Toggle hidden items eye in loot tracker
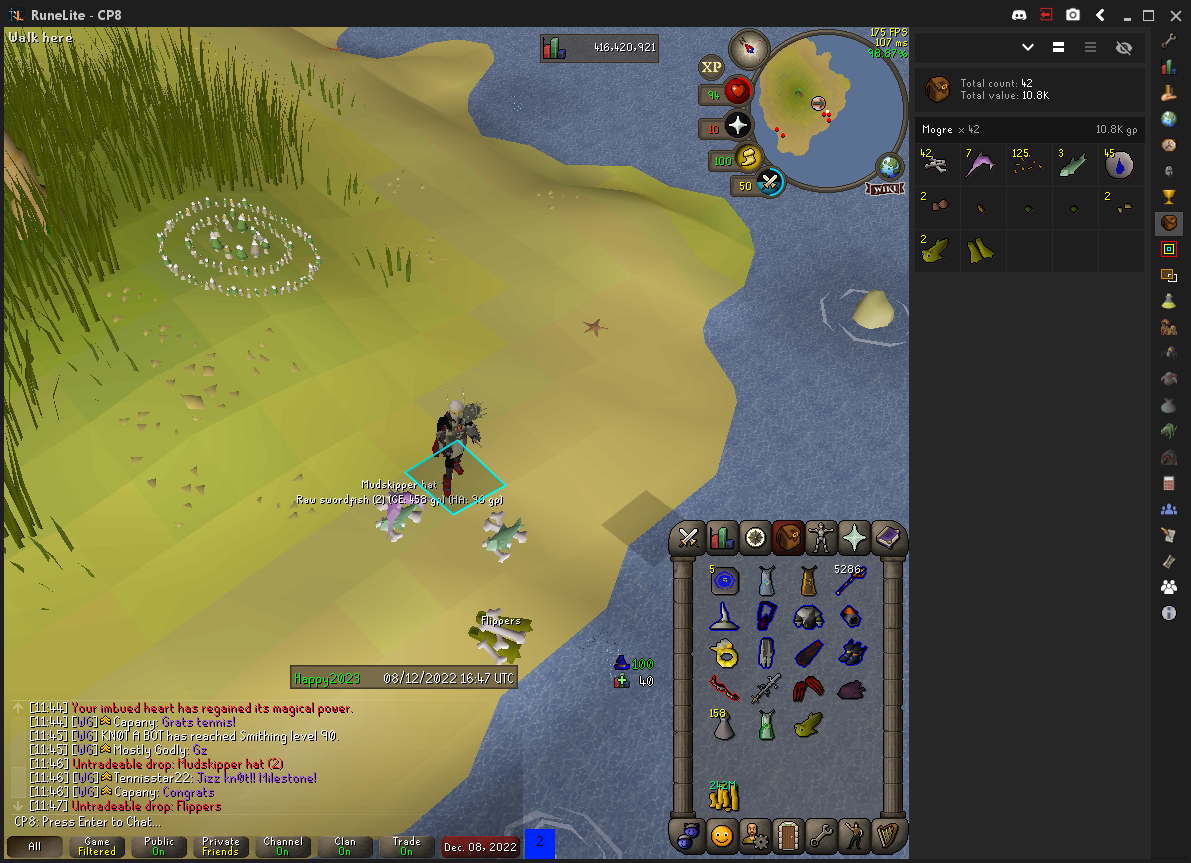Screen dimensions: 1191x863 pyautogui.click(x=1123, y=47)
